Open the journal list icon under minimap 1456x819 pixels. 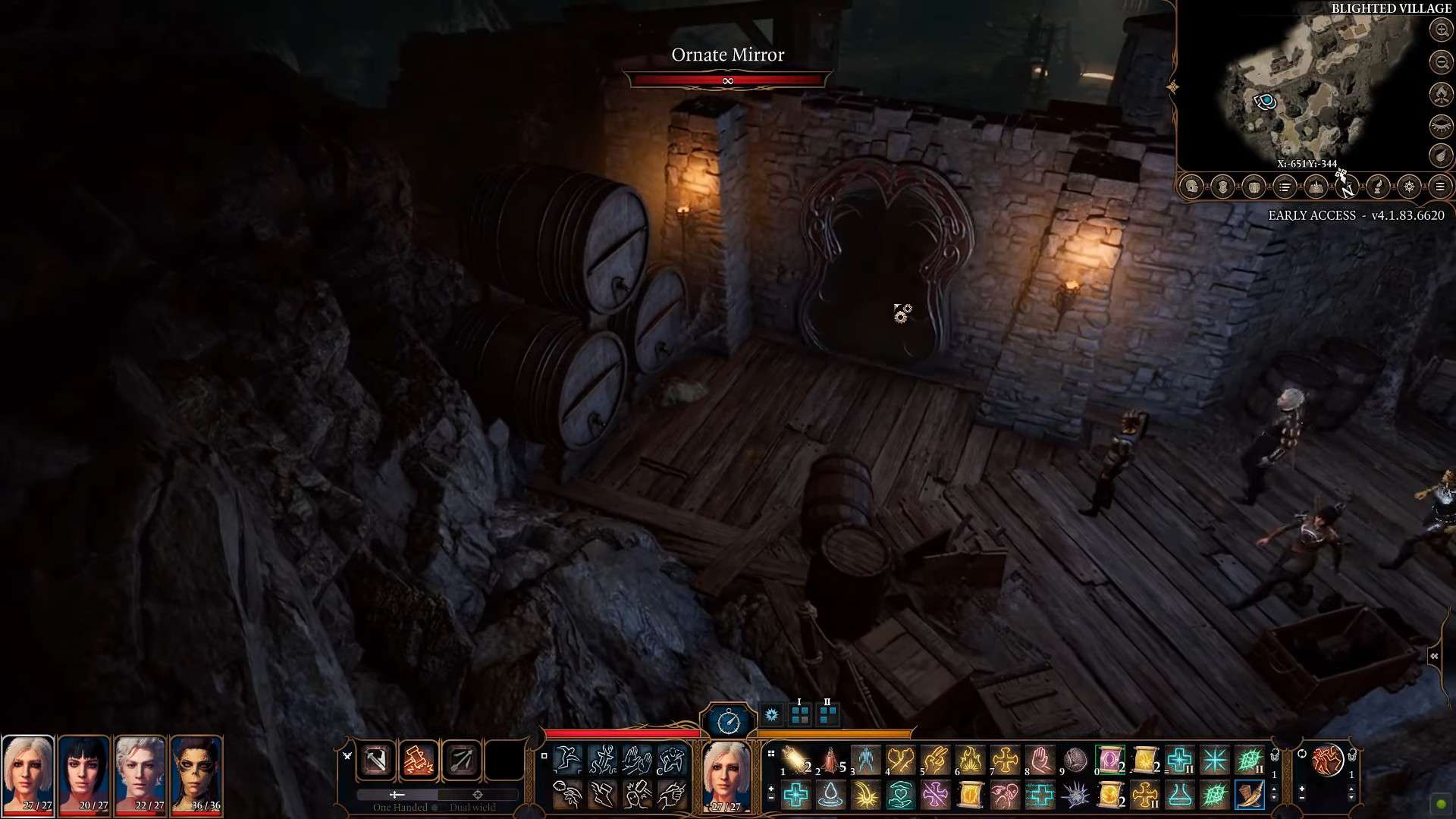click(1285, 187)
